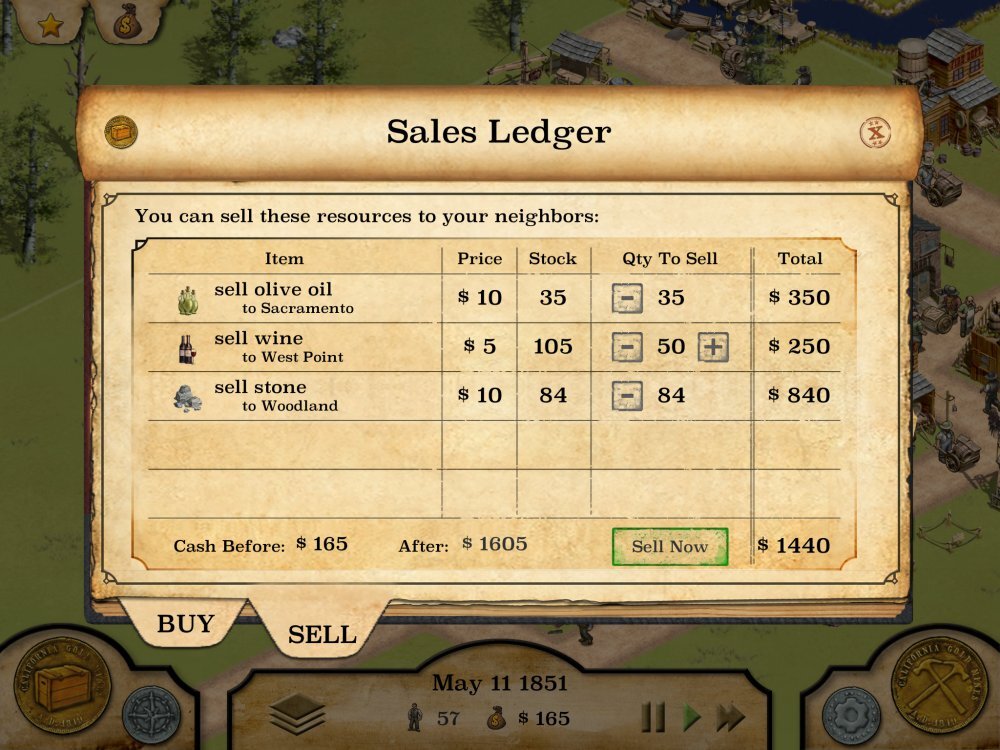Toggle the map layers icon
Viewport: 1000px width, 750px height.
tap(297, 714)
